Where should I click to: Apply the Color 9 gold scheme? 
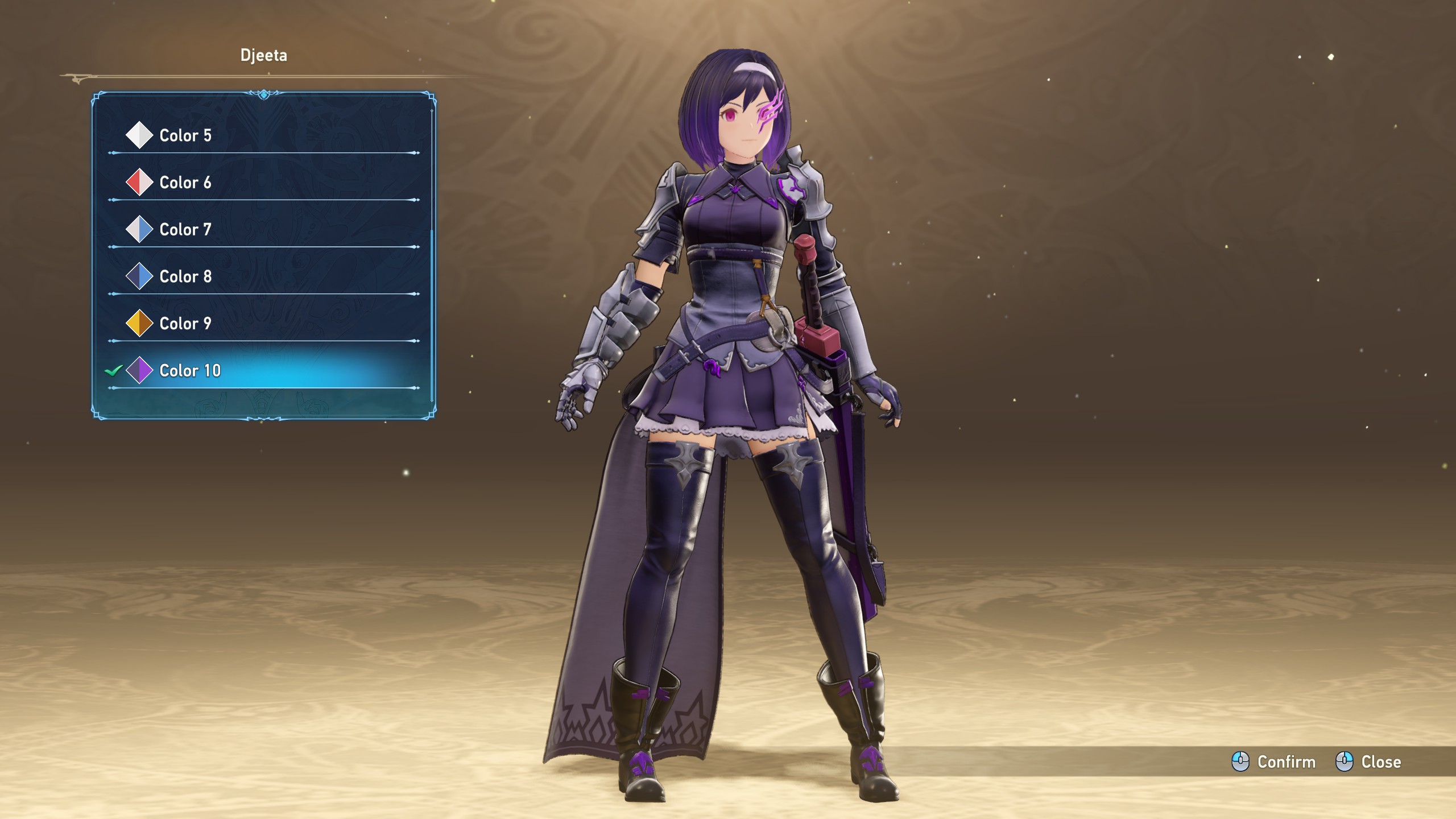[x=185, y=324]
